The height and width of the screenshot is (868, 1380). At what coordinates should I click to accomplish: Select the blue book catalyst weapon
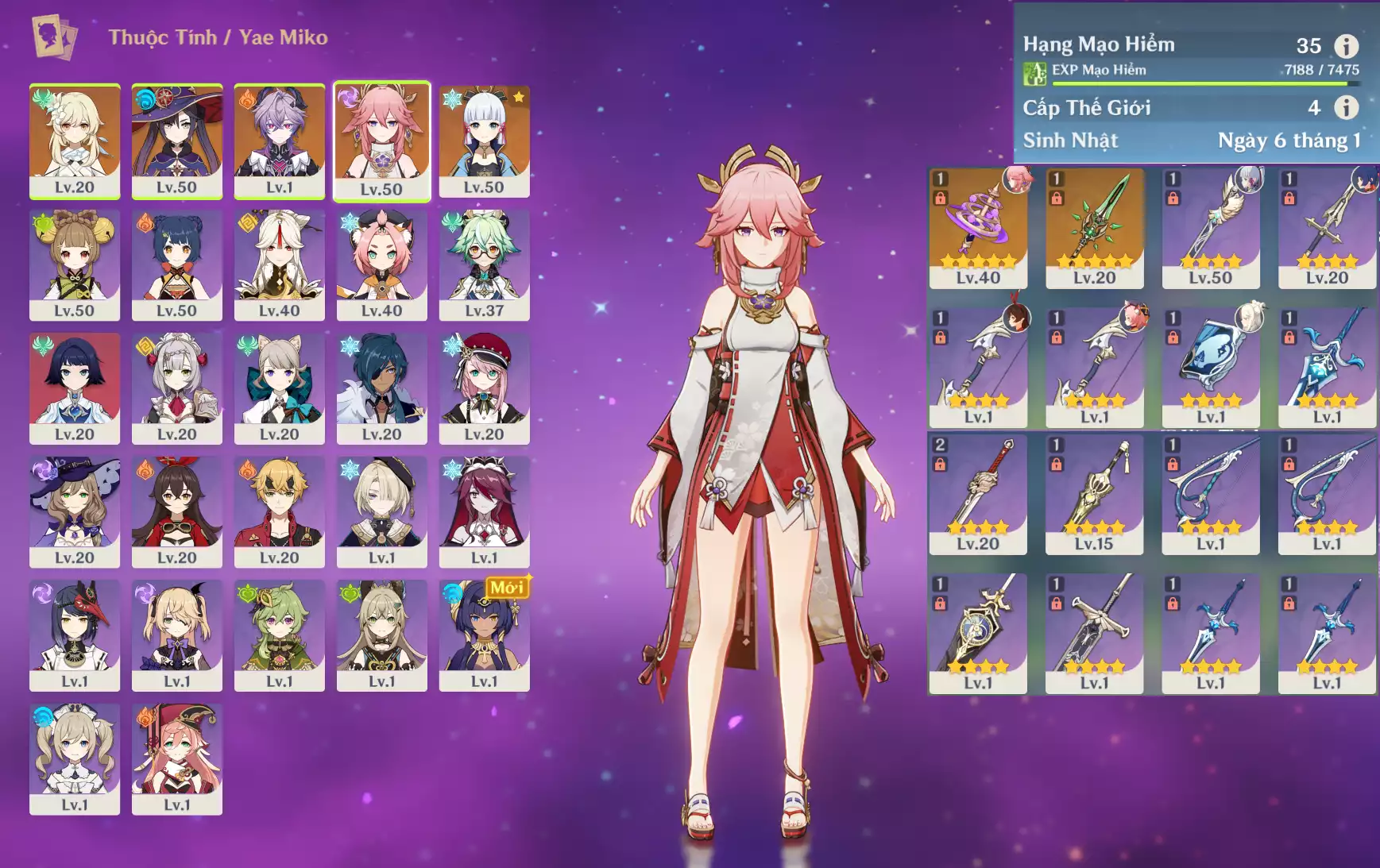(1210, 366)
